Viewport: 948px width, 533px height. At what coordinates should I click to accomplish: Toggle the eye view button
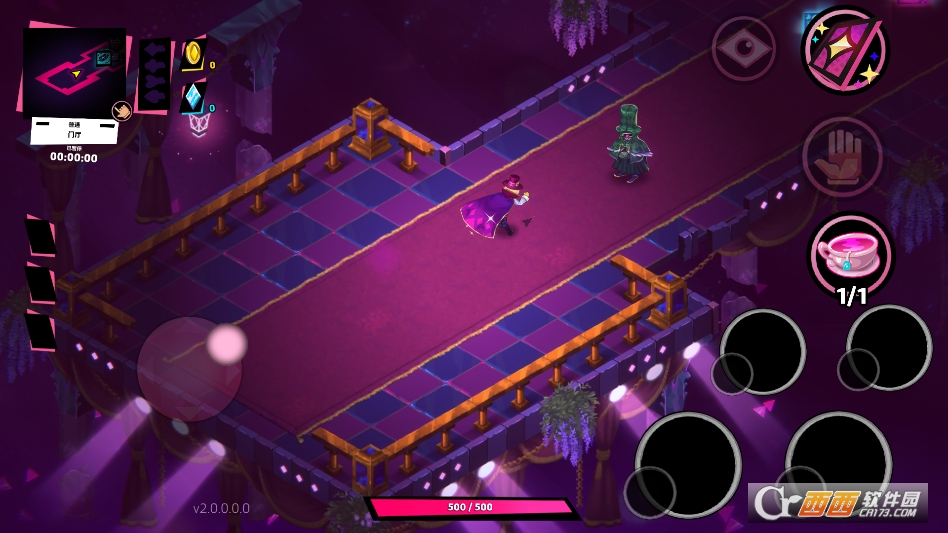point(743,48)
